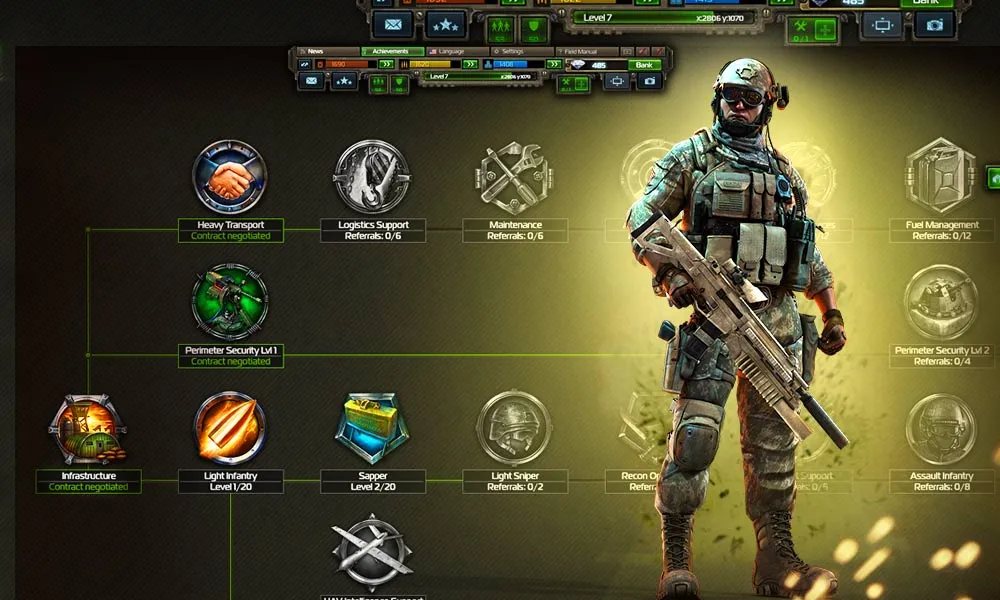This screenshot has height=600, width=1000.
Task: Choose the Light Sniper helmet node
Action: 515,428
